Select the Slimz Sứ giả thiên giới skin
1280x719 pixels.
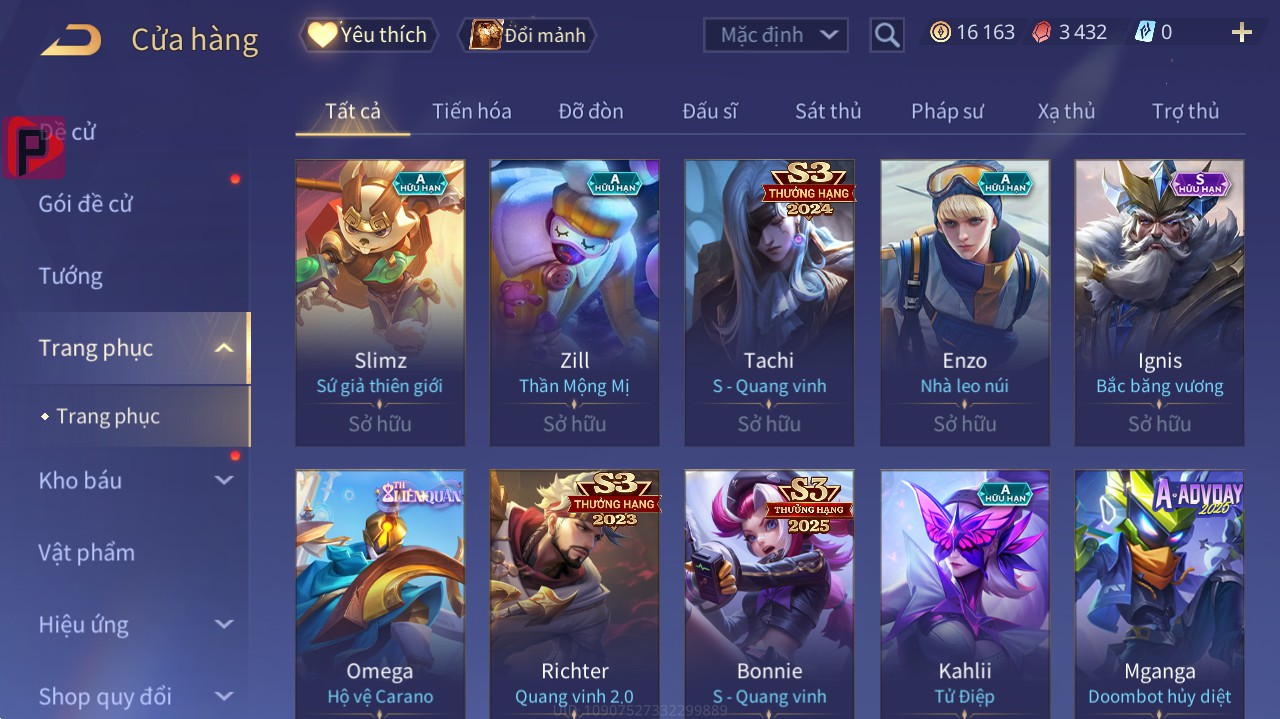pyautogui.click(x=380, y=302)
